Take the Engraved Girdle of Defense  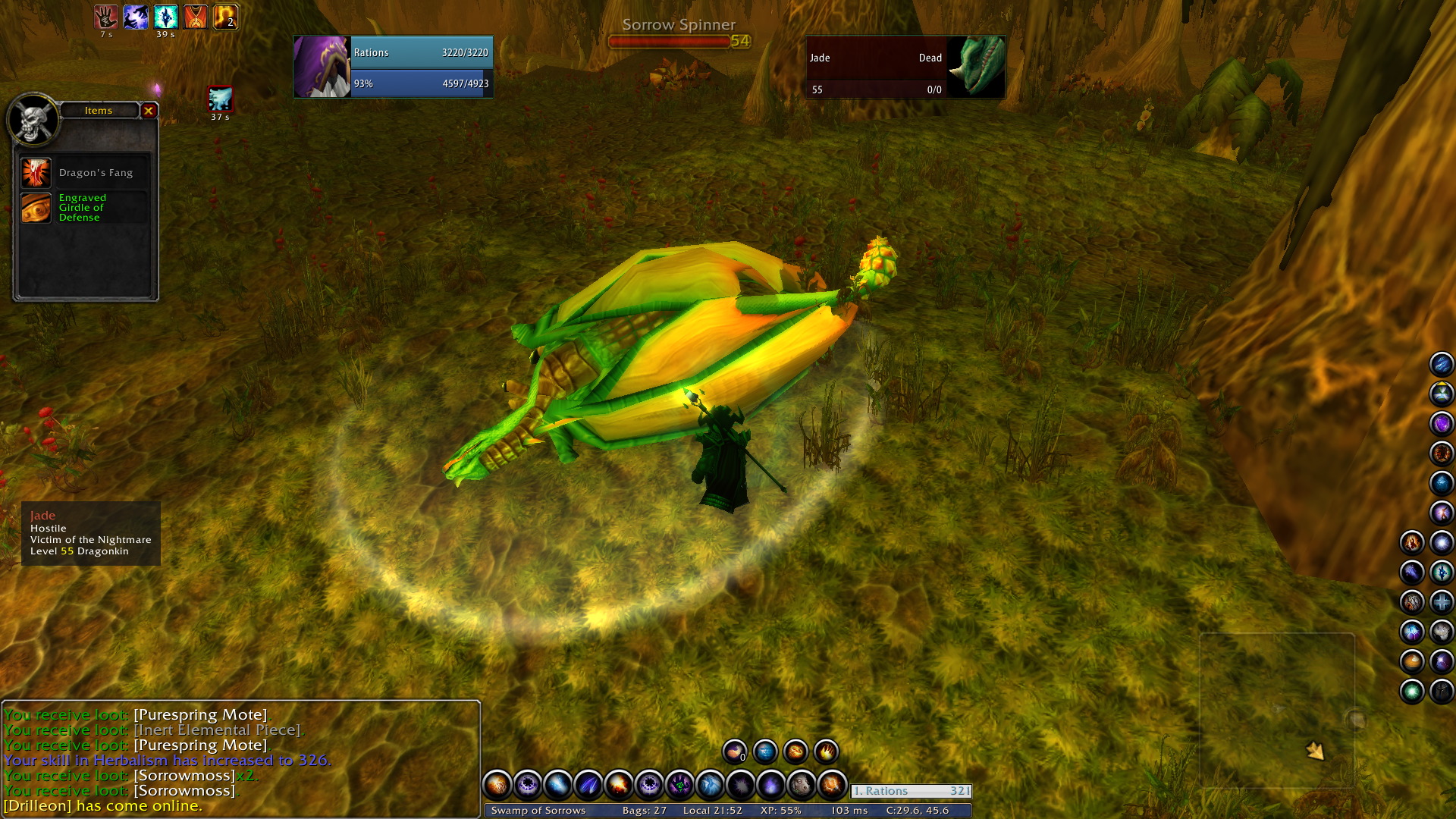click(36, 208)
